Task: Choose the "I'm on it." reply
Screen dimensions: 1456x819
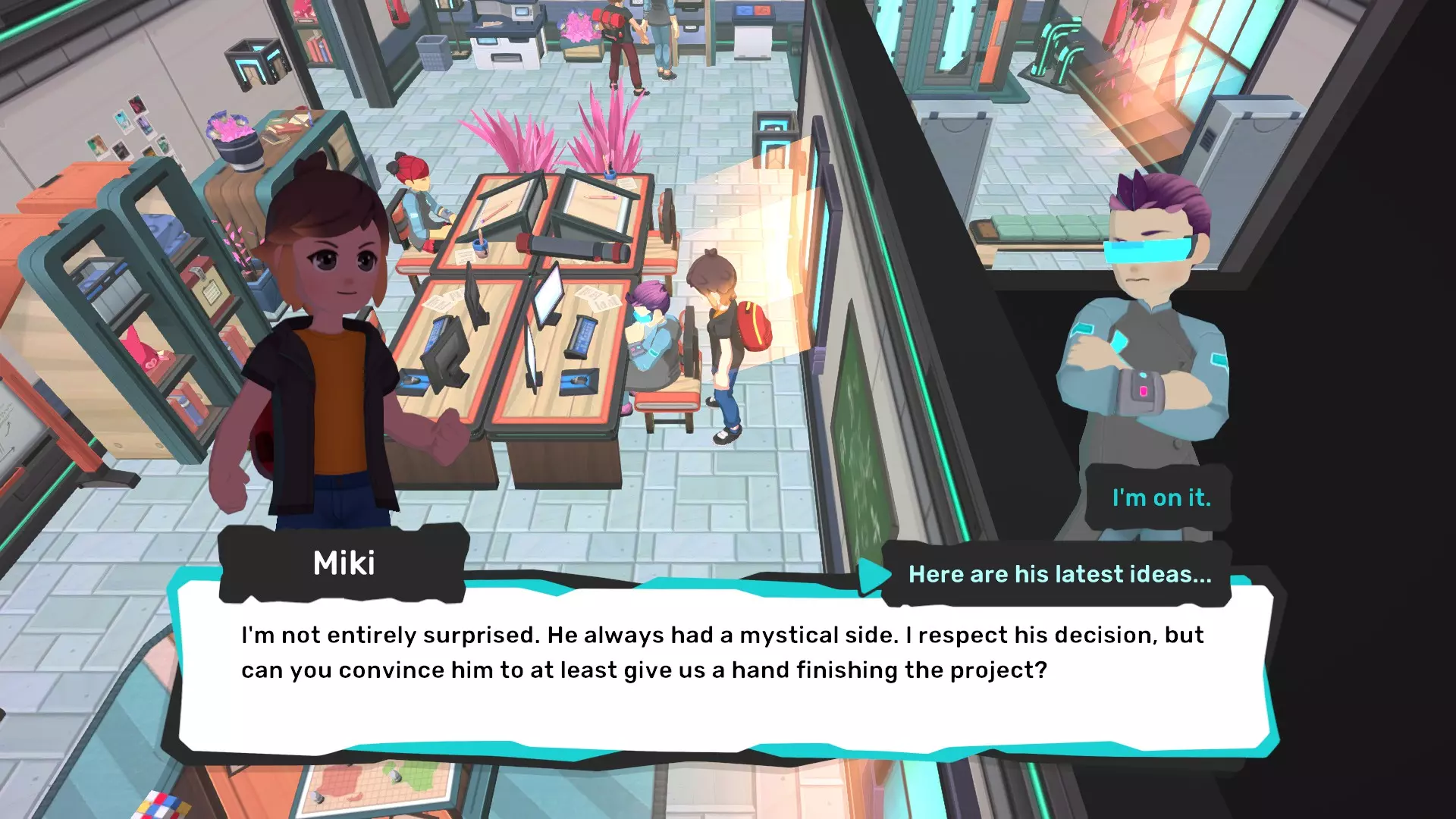Action: [1160, 498]
